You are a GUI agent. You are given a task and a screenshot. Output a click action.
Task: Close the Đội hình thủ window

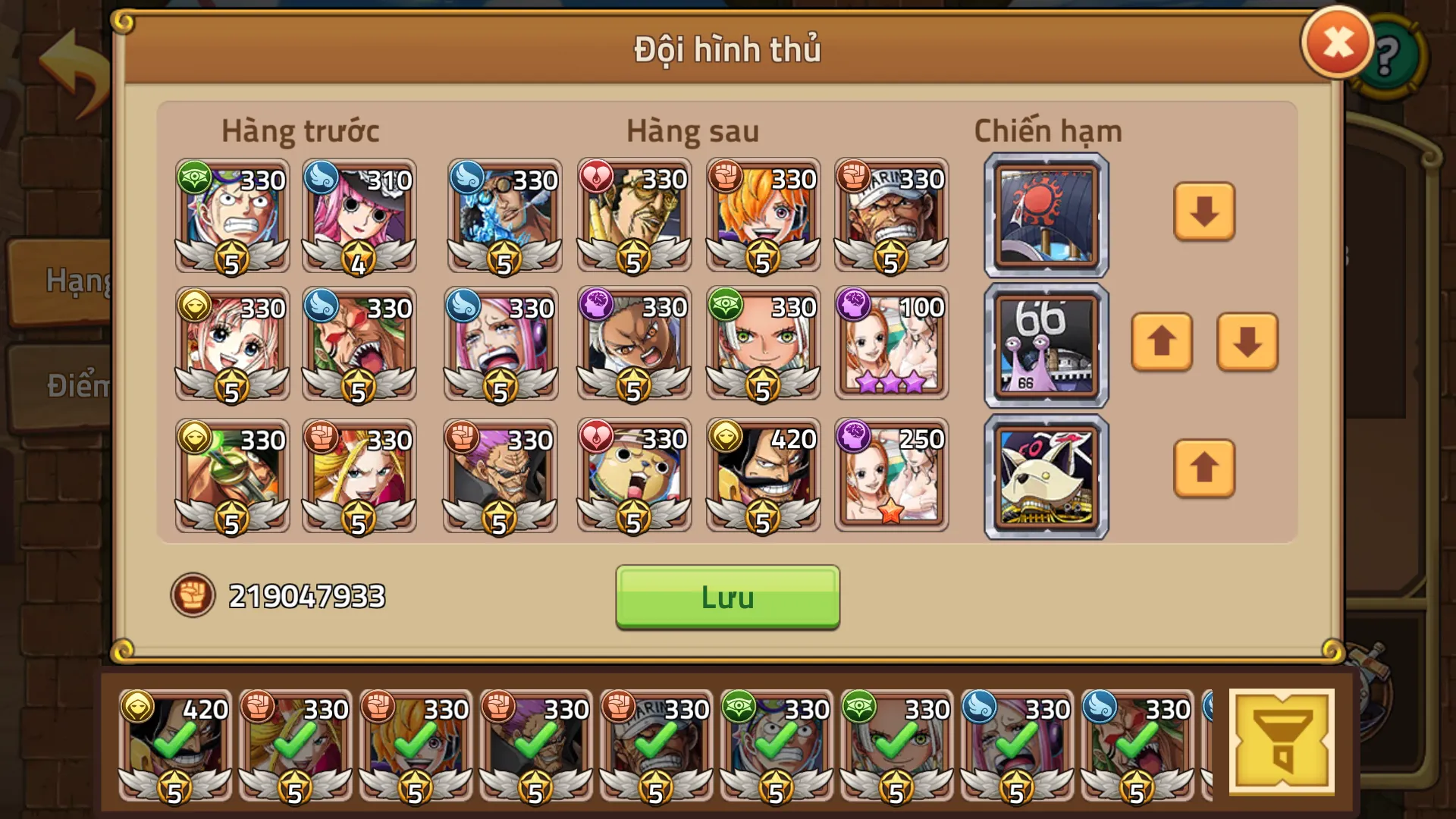coord(1336,42)
